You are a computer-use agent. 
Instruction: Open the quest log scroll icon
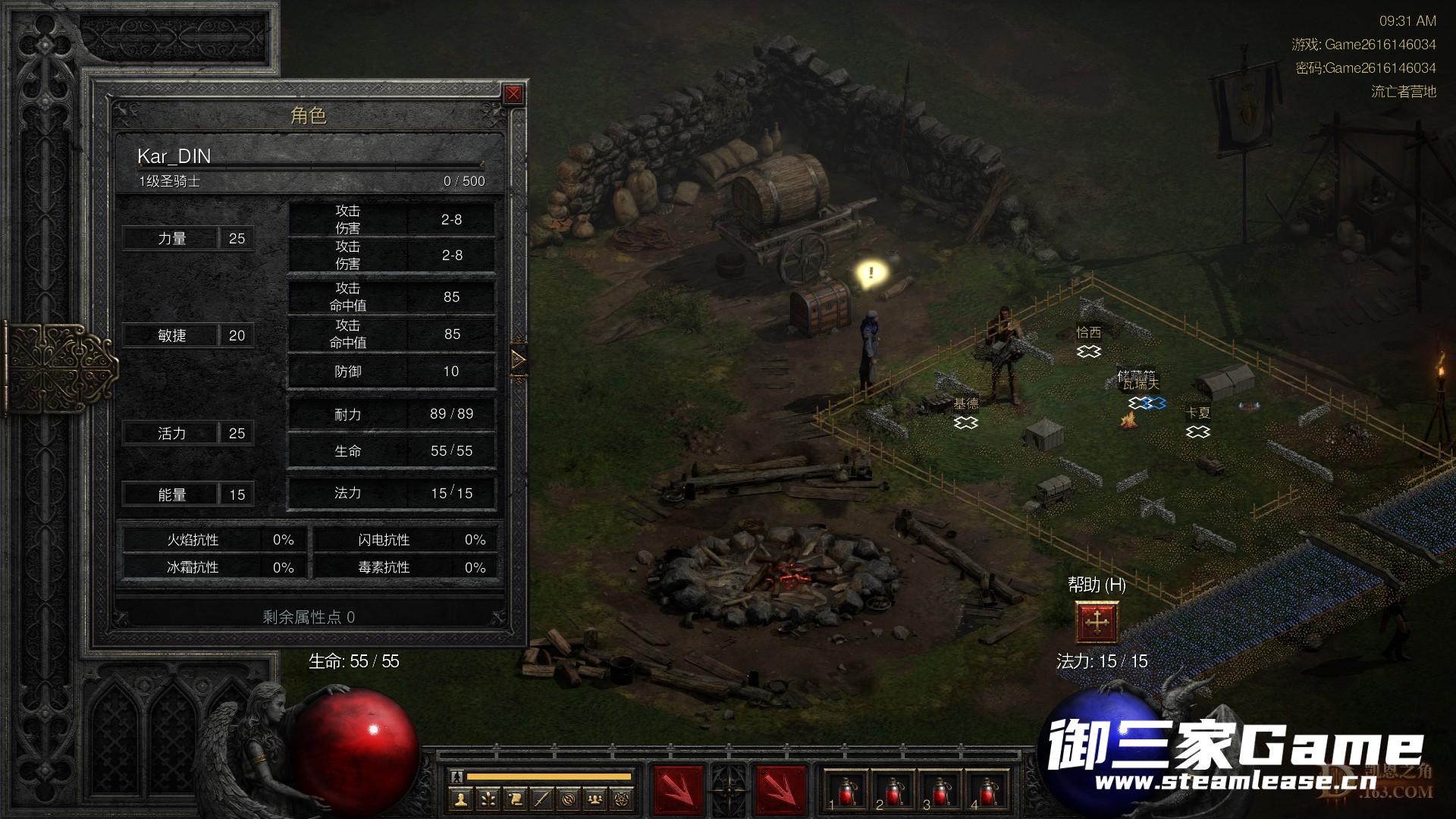pyautogui.click(x=515, y=799)
